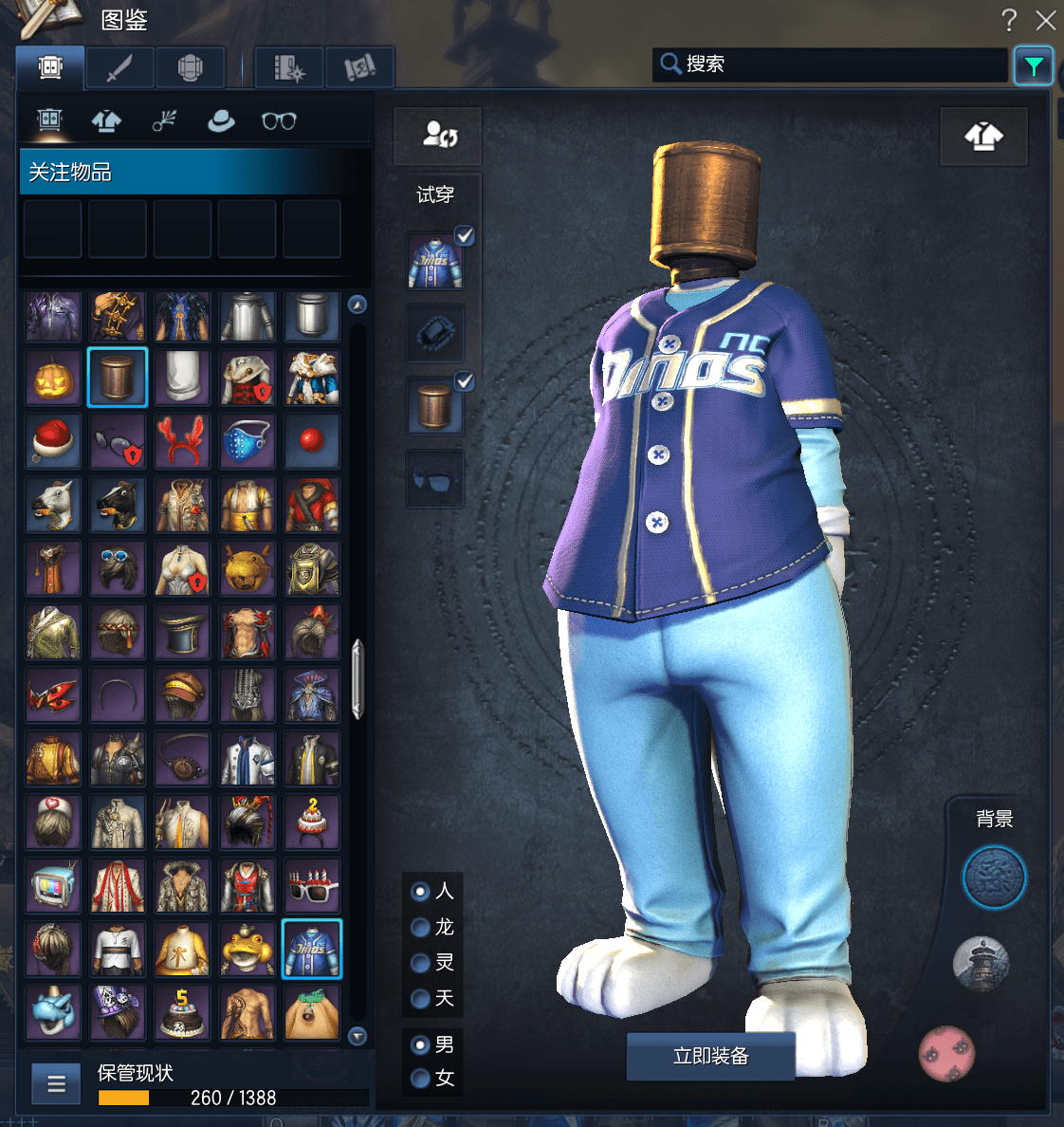
Task: Open the green filter funnel
Action: tap(1033, 65)
